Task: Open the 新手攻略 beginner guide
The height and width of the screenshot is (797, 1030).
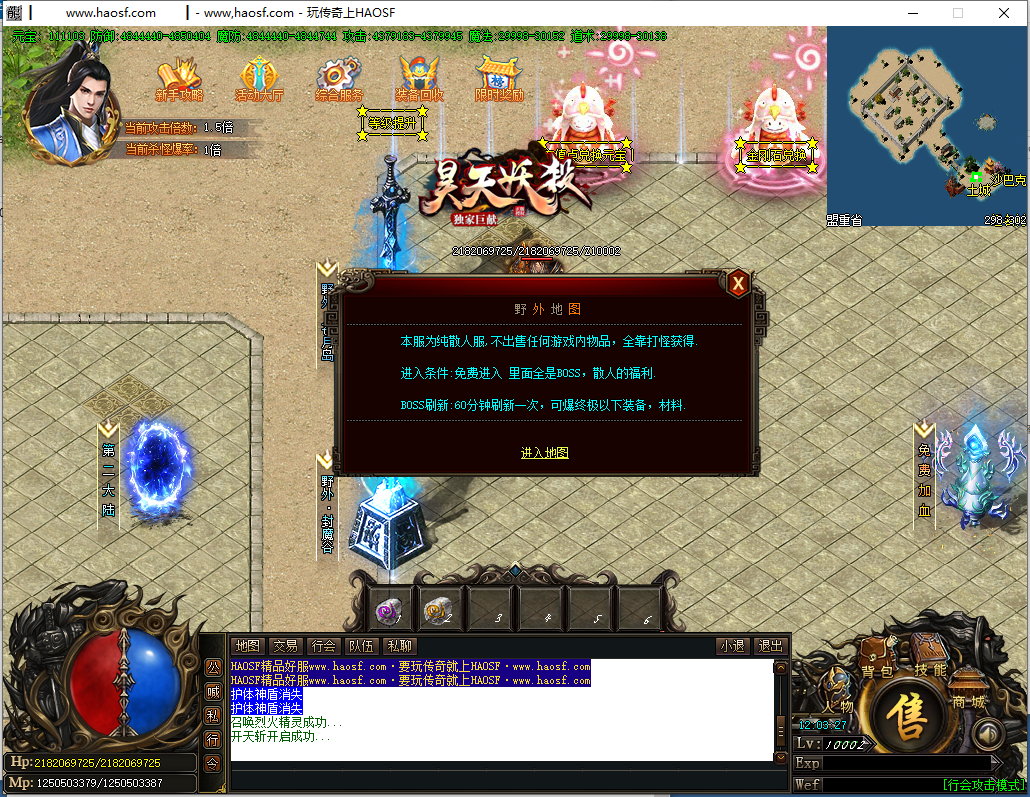Action: point(179,80)
